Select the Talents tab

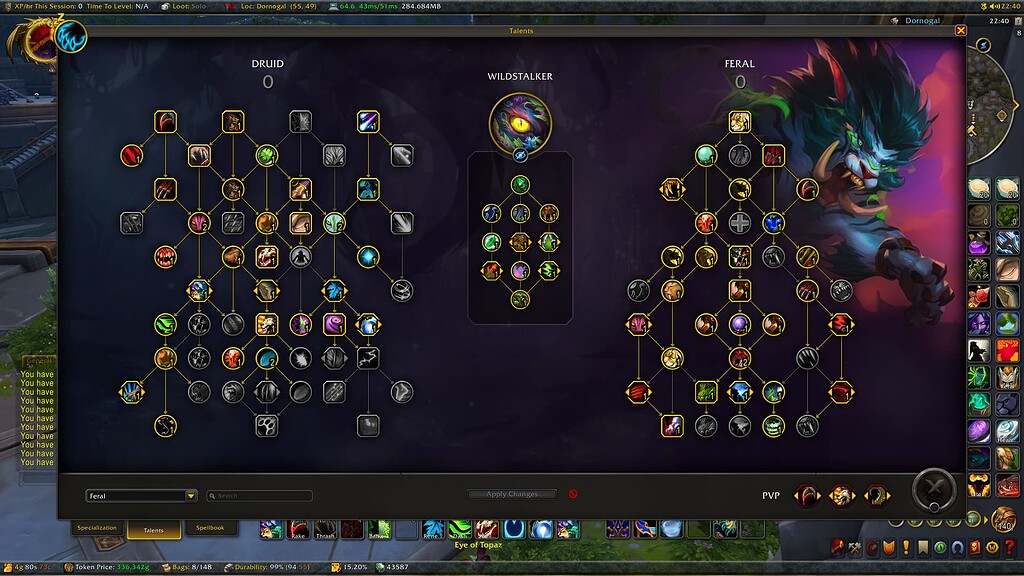pos(153,530)
